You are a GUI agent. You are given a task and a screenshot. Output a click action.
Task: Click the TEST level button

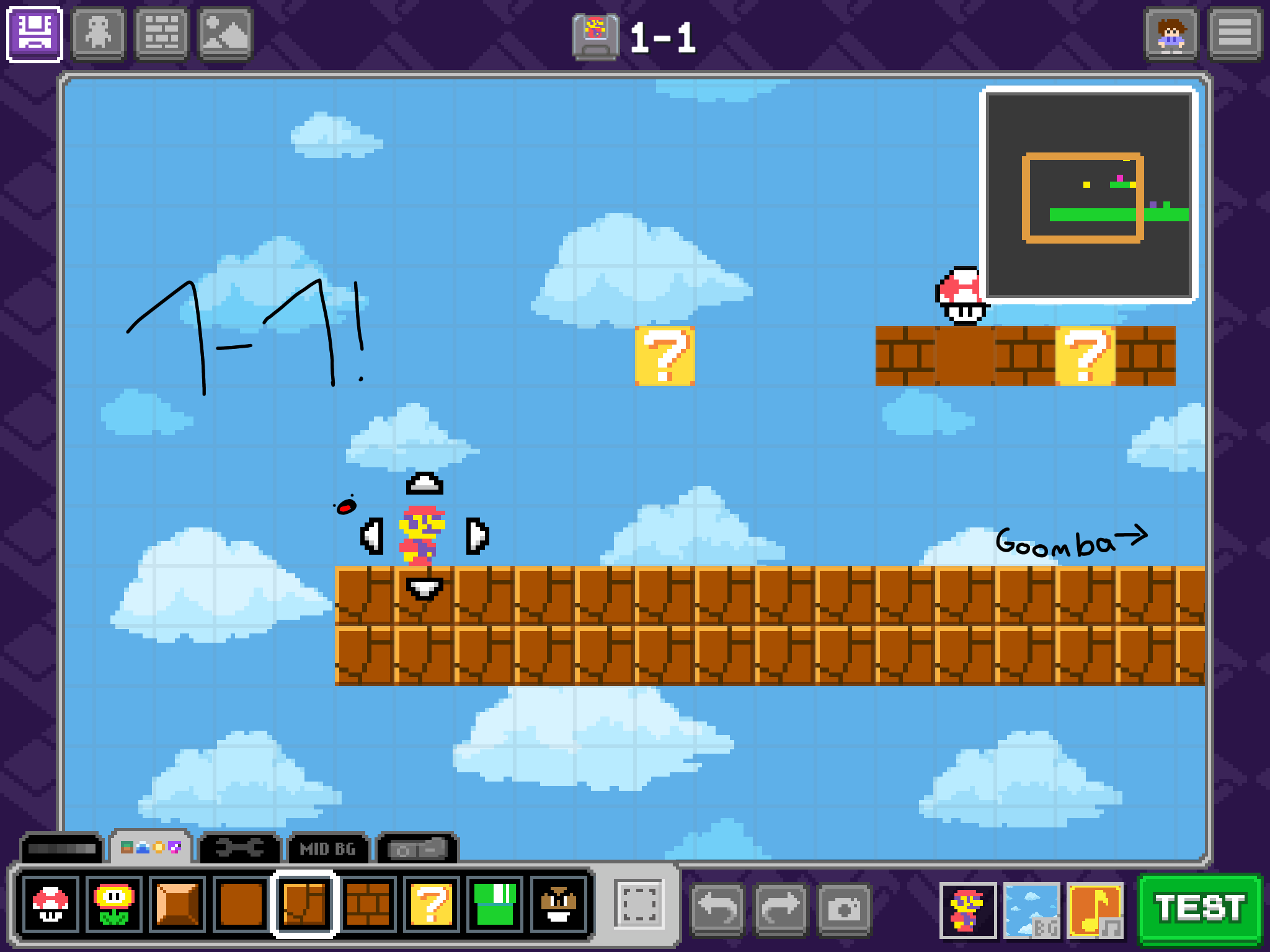tap(1200, 909)
